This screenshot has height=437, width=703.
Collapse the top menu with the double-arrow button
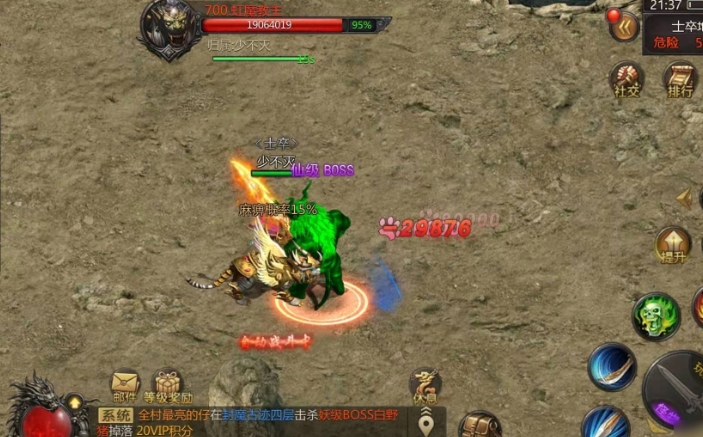tap(627, 27)
